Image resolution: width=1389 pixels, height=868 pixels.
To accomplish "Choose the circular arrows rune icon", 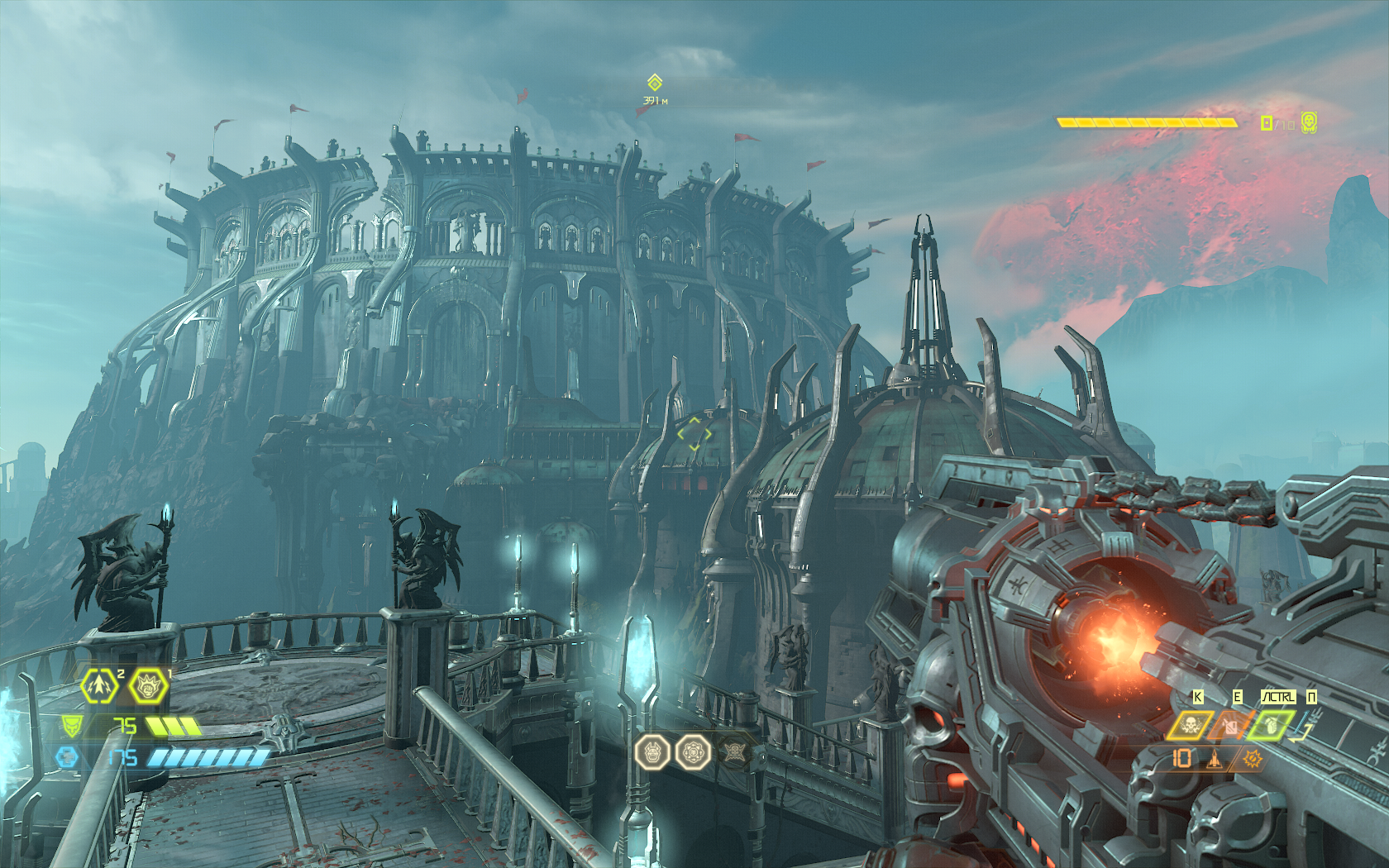I will click(x=693, y=752).
